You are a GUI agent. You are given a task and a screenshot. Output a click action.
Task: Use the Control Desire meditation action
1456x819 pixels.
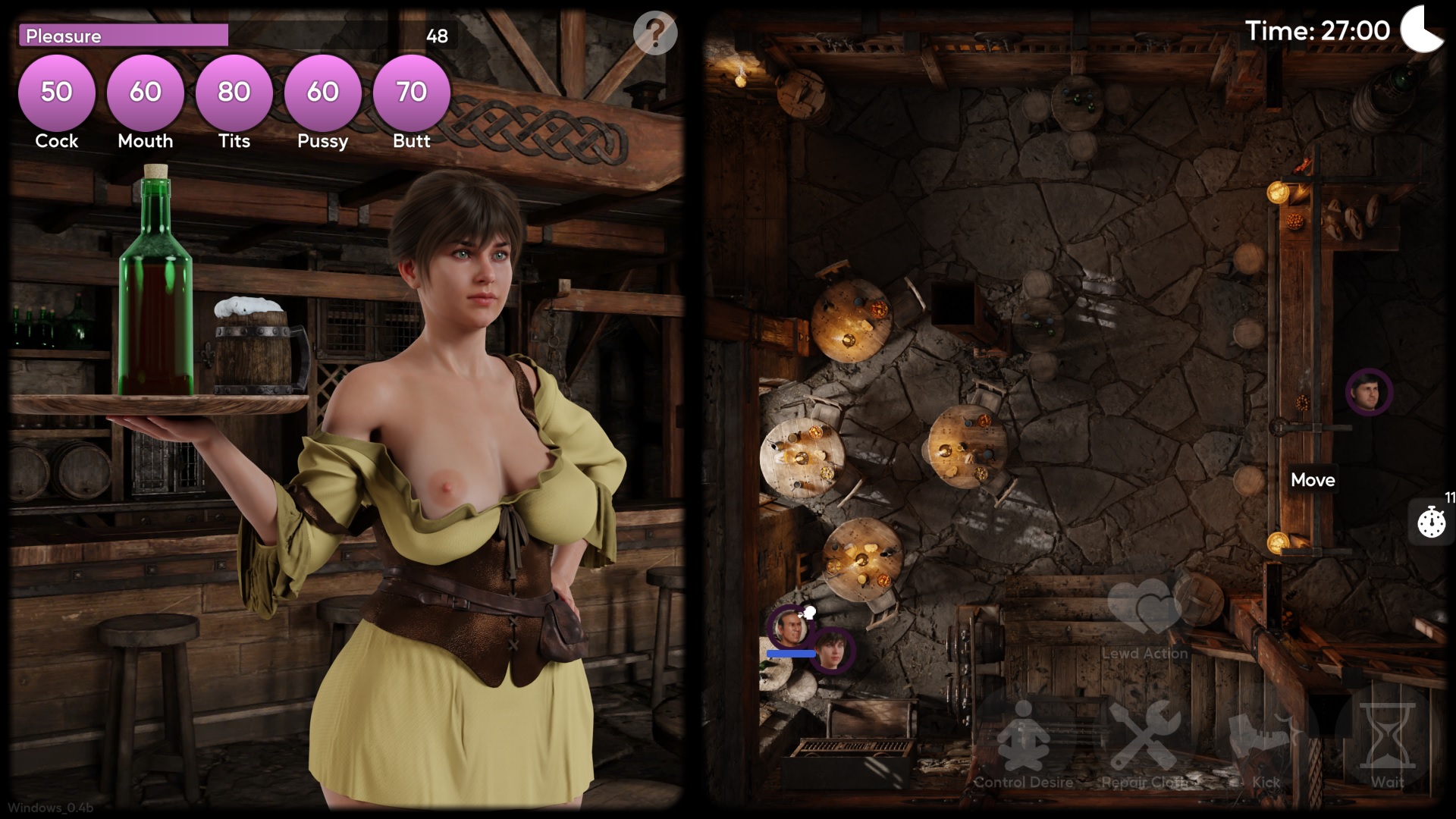click(1024, 739)
